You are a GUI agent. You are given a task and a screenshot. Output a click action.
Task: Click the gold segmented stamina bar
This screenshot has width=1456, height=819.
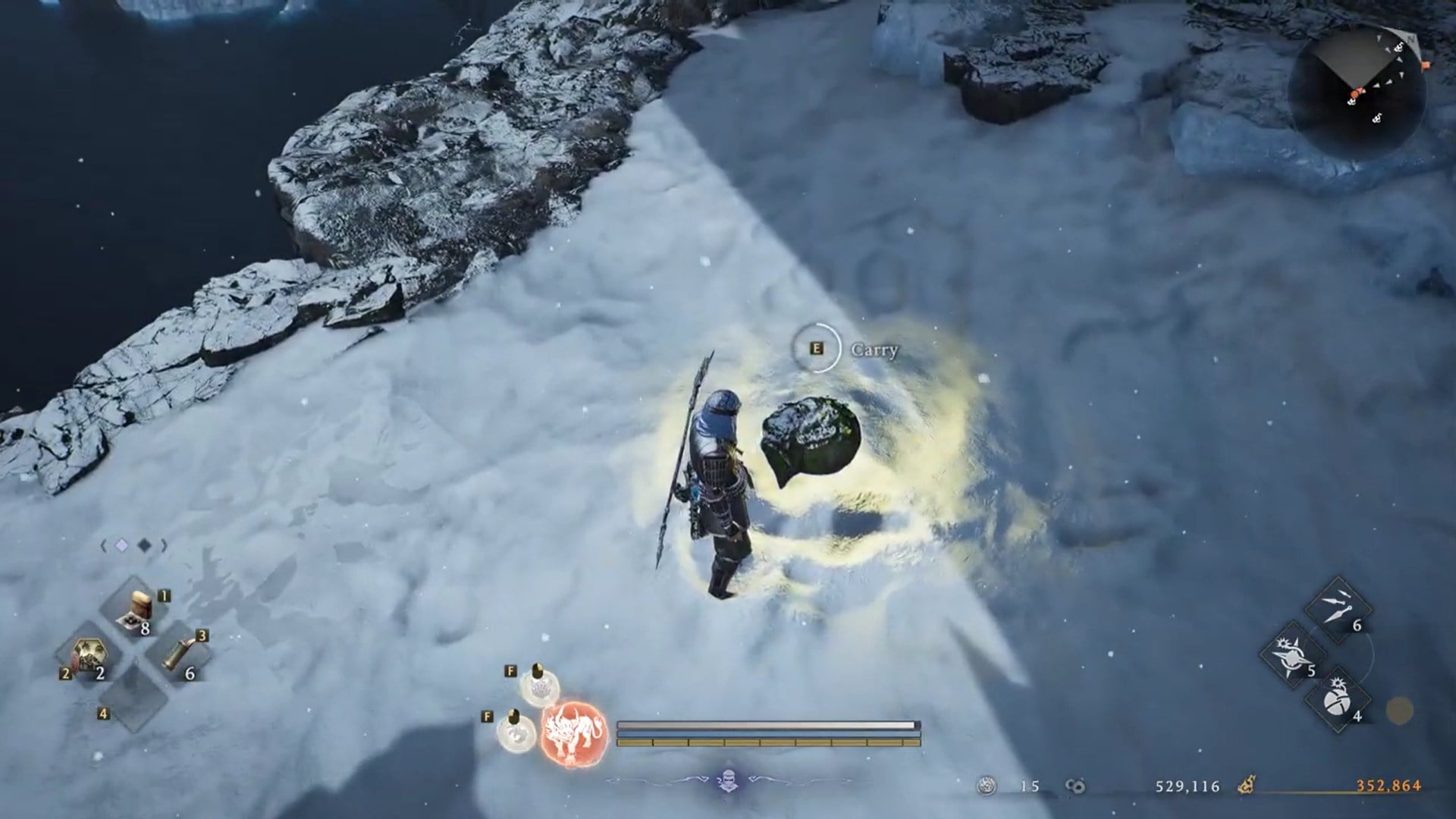coord(767,742)
